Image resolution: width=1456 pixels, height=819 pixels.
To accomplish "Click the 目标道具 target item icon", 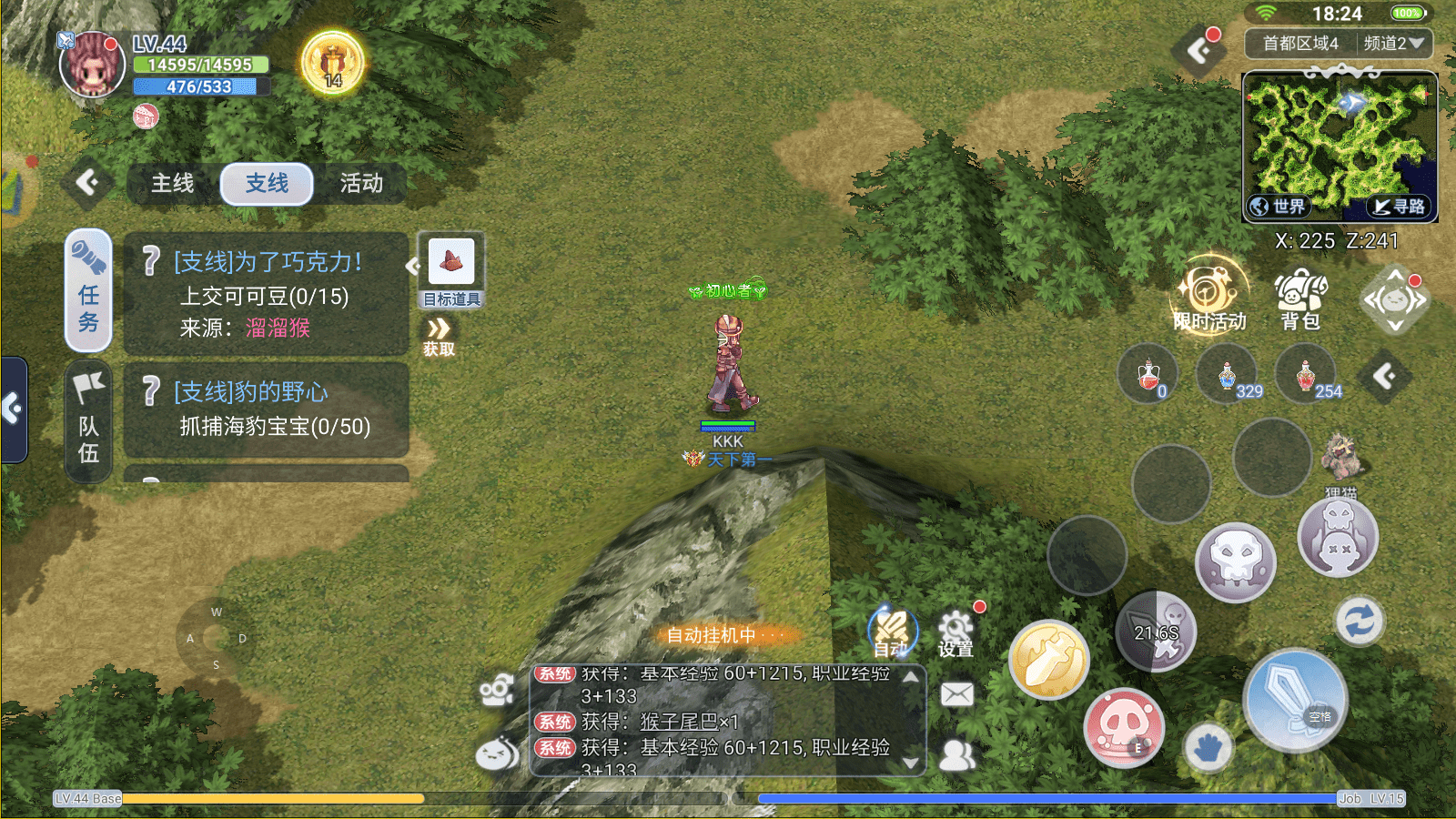I will point(451,264).
